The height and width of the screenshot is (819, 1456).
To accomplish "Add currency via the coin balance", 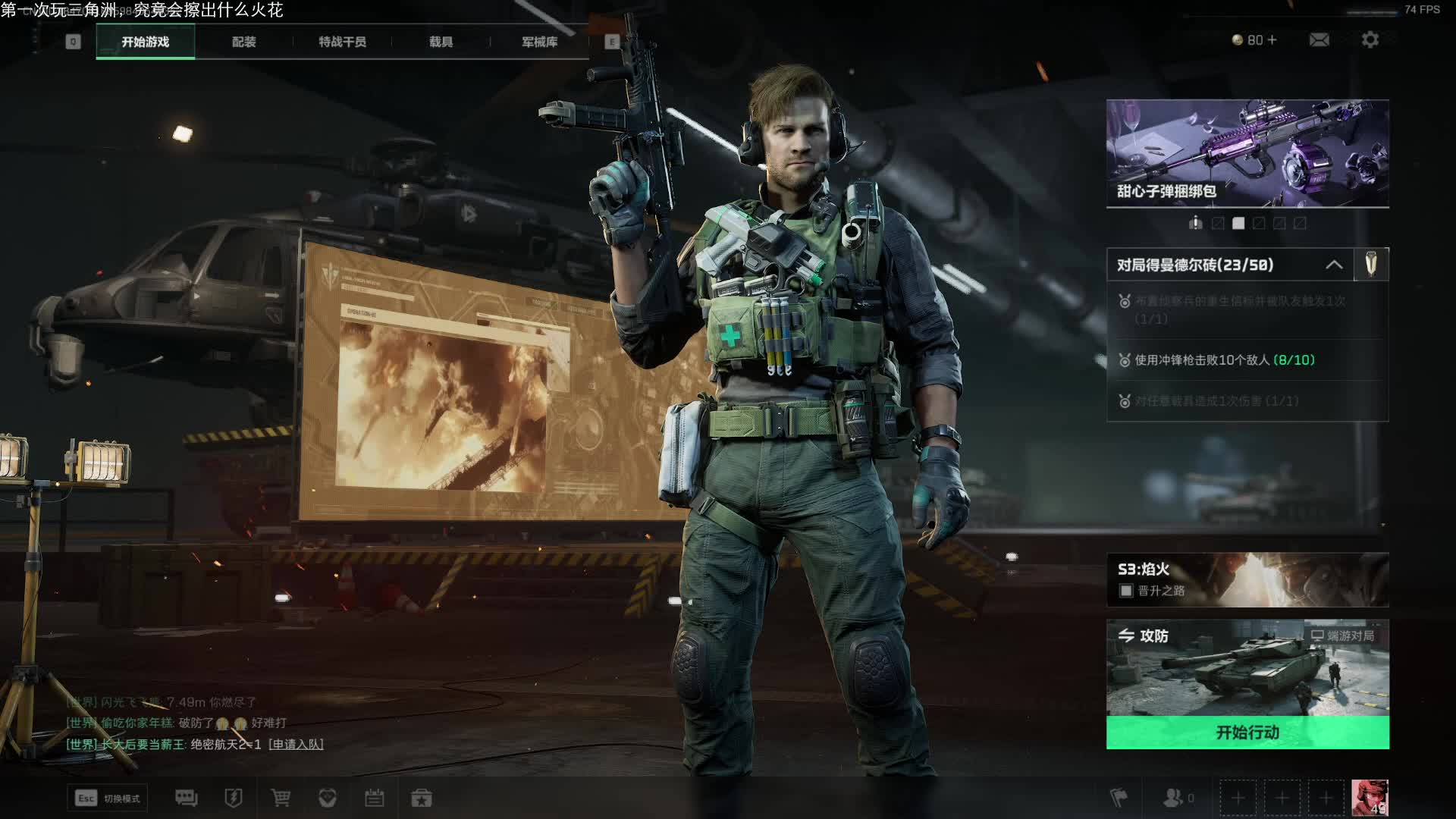I will point(1255,39).
